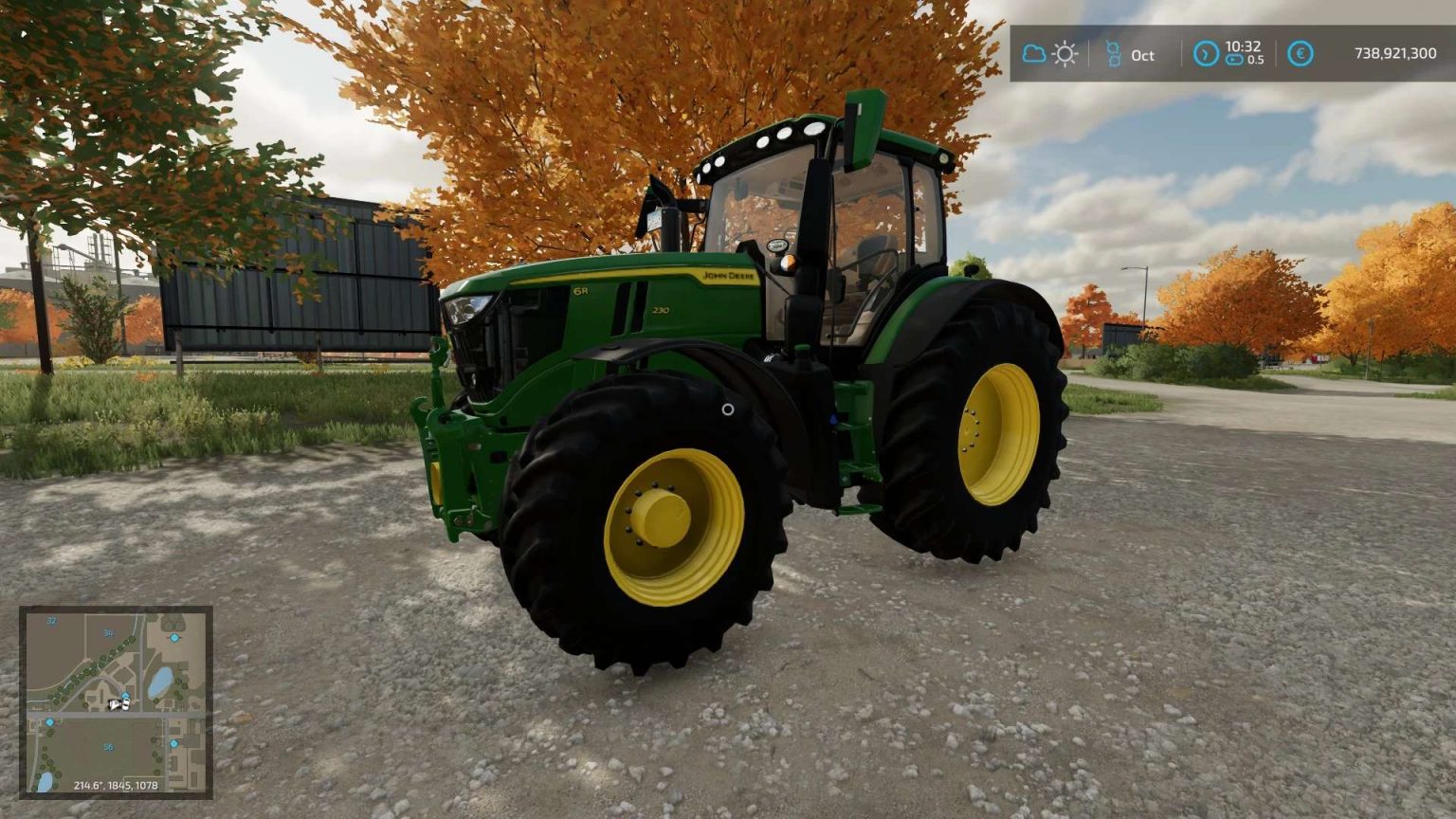This screenshot has height=819, width=1456.
Task: Toggle the 0.5 time scale play control
Action: point(1234,62)
